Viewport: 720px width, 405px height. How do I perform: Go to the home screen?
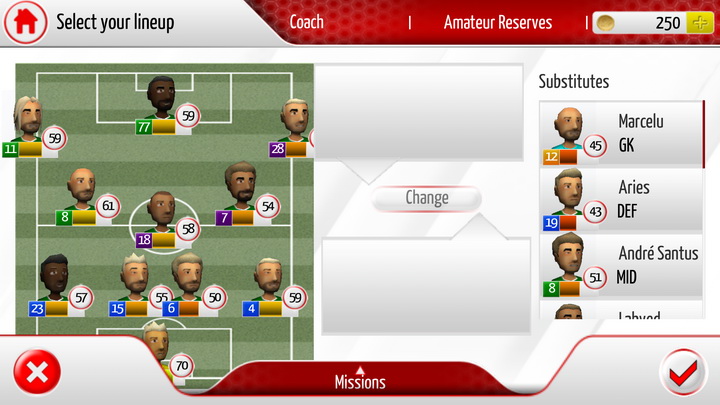[x=25, y=22]
